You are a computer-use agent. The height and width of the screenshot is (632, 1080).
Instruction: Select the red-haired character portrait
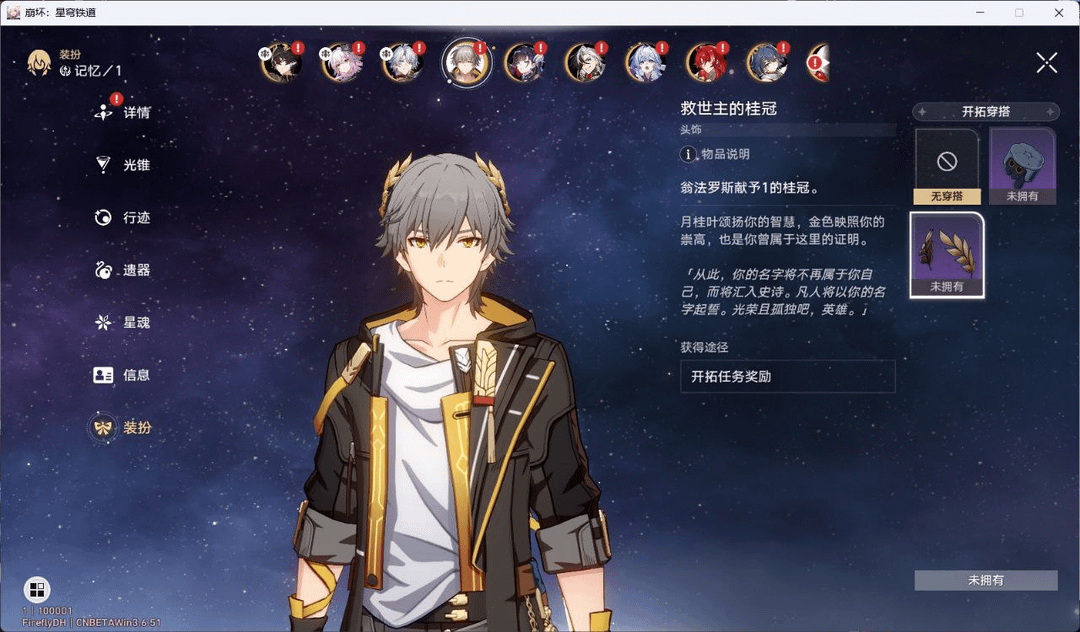click(x=704, y=63)
